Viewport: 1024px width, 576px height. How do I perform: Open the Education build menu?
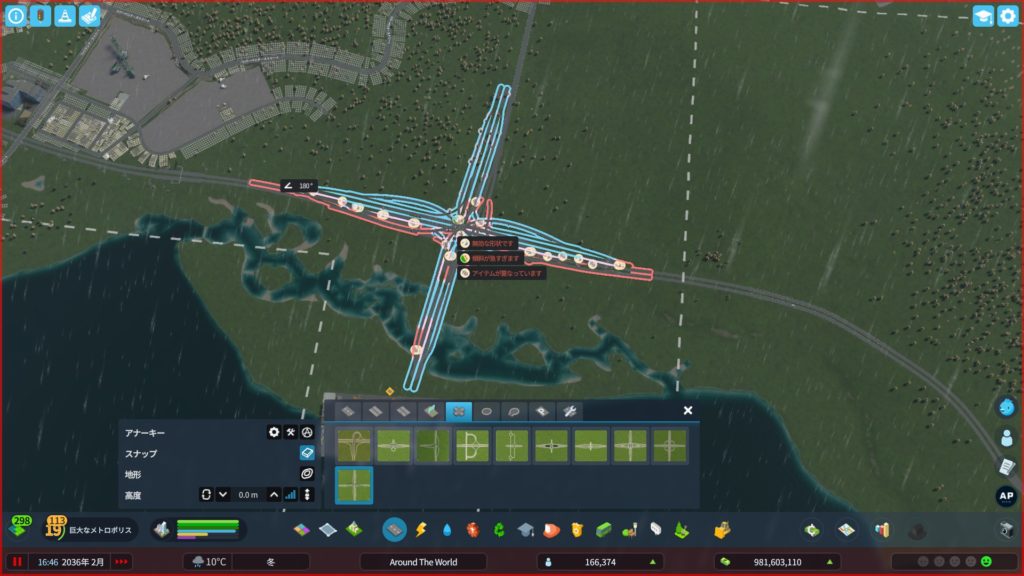tap(525, 529)
